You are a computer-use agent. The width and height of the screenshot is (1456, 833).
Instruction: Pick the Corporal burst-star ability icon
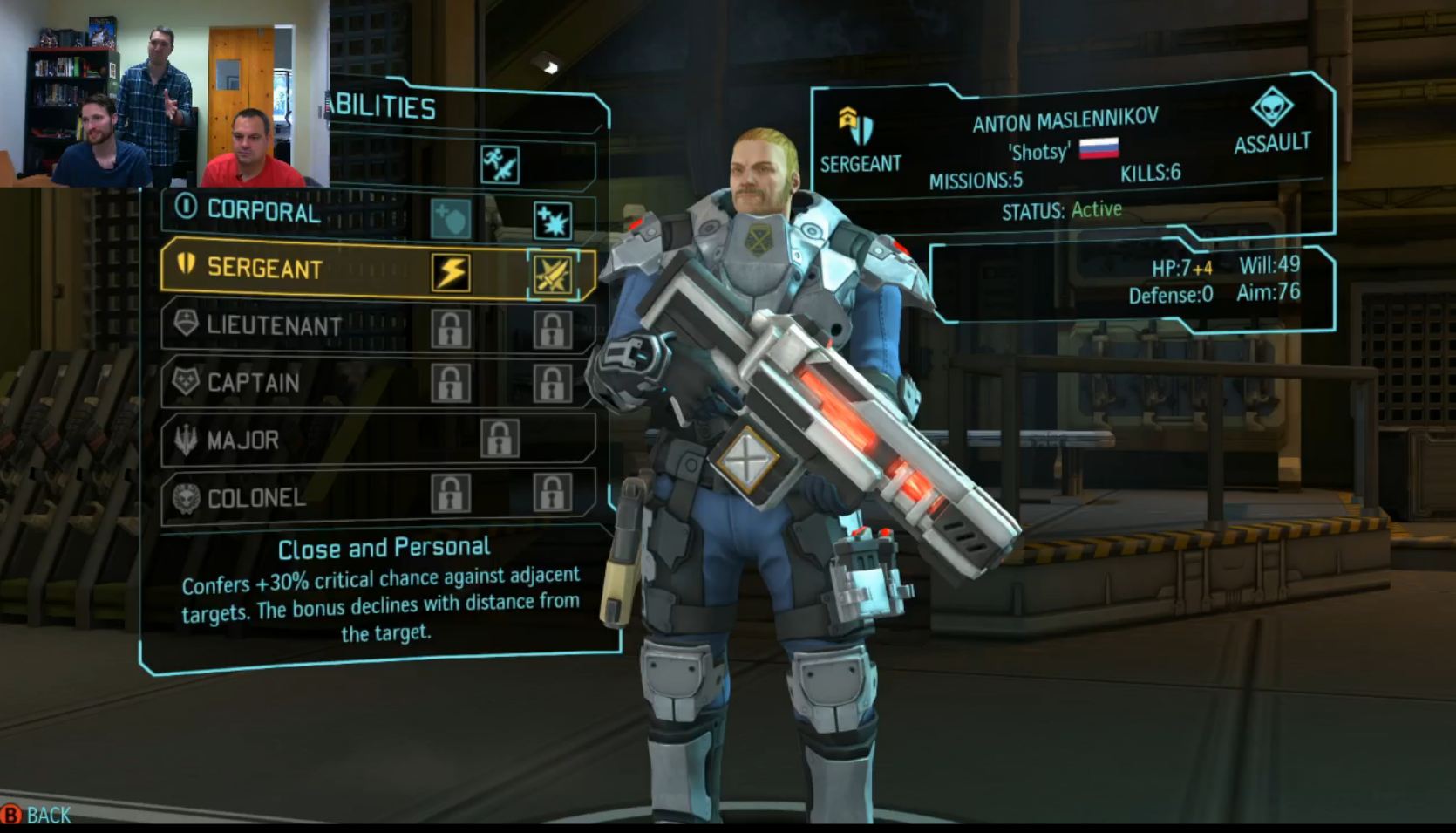(x=553, y=221)
